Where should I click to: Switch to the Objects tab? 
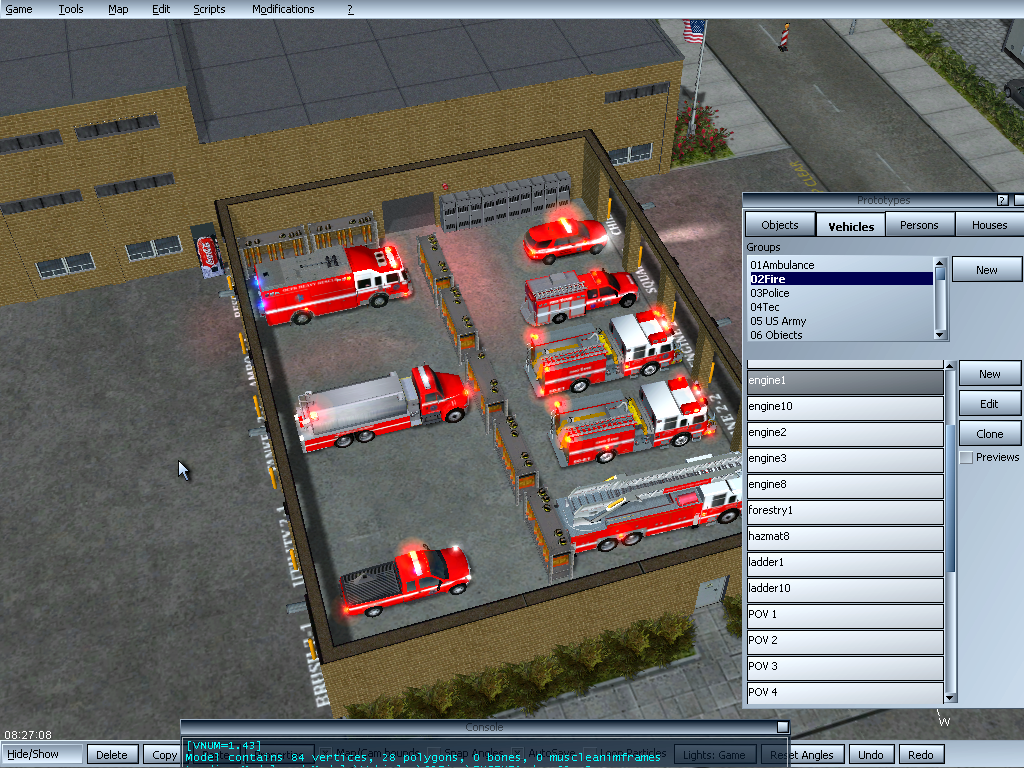[780, 225]
